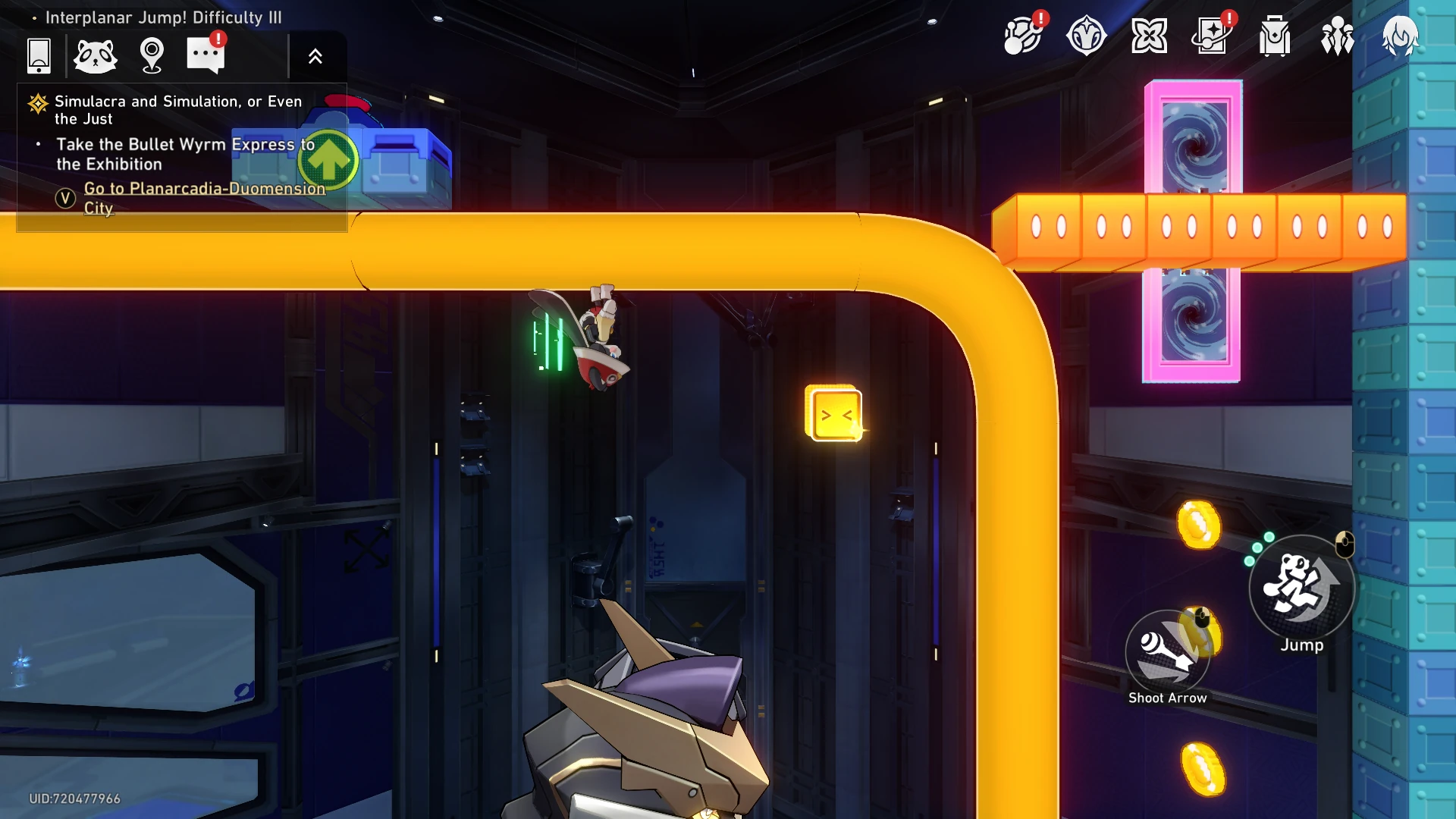Click the raccoon face icon
Viewport: 1456px width, 819px height.
[x=96, y=55]
